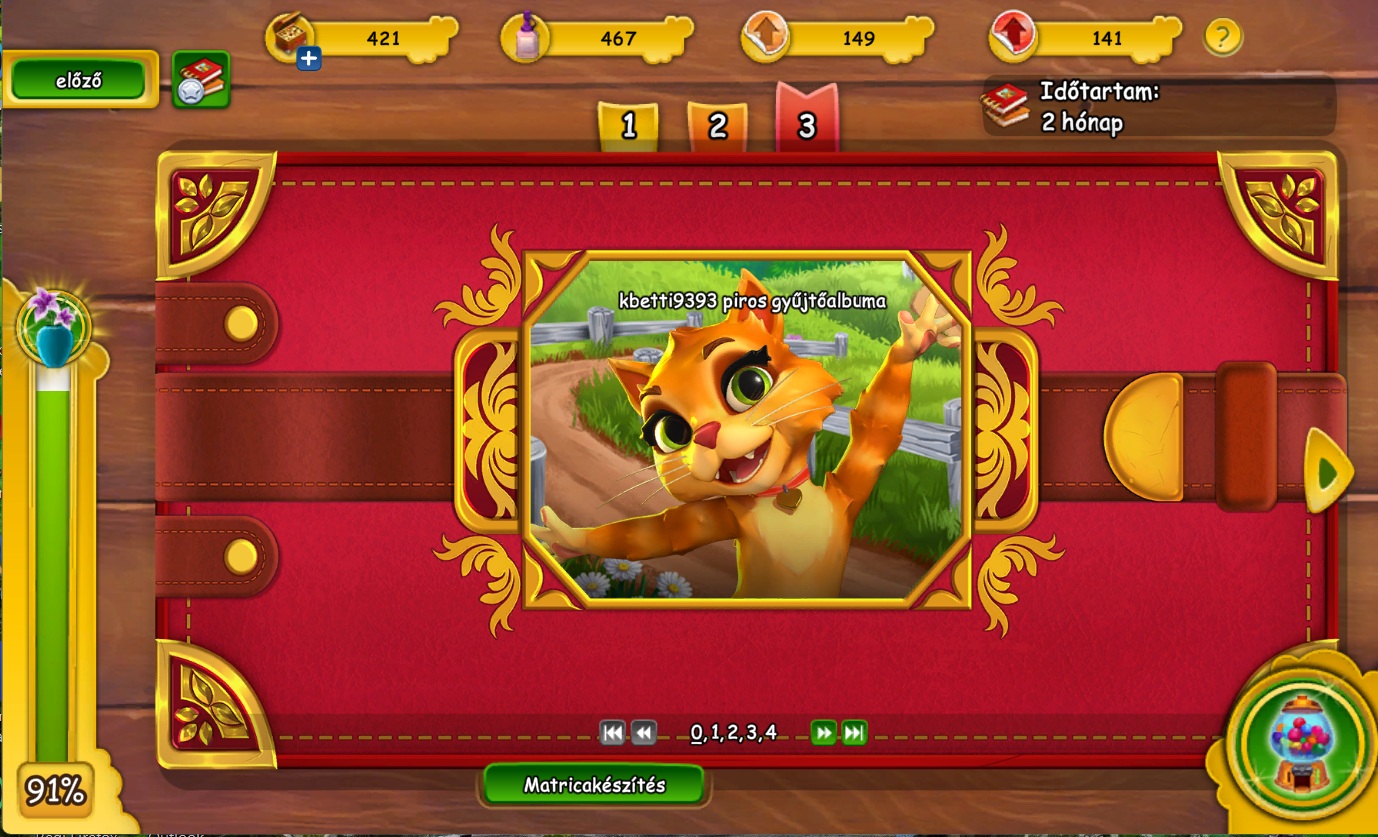
Task: Click the album cover cat picture
Action: click(745, 430)
